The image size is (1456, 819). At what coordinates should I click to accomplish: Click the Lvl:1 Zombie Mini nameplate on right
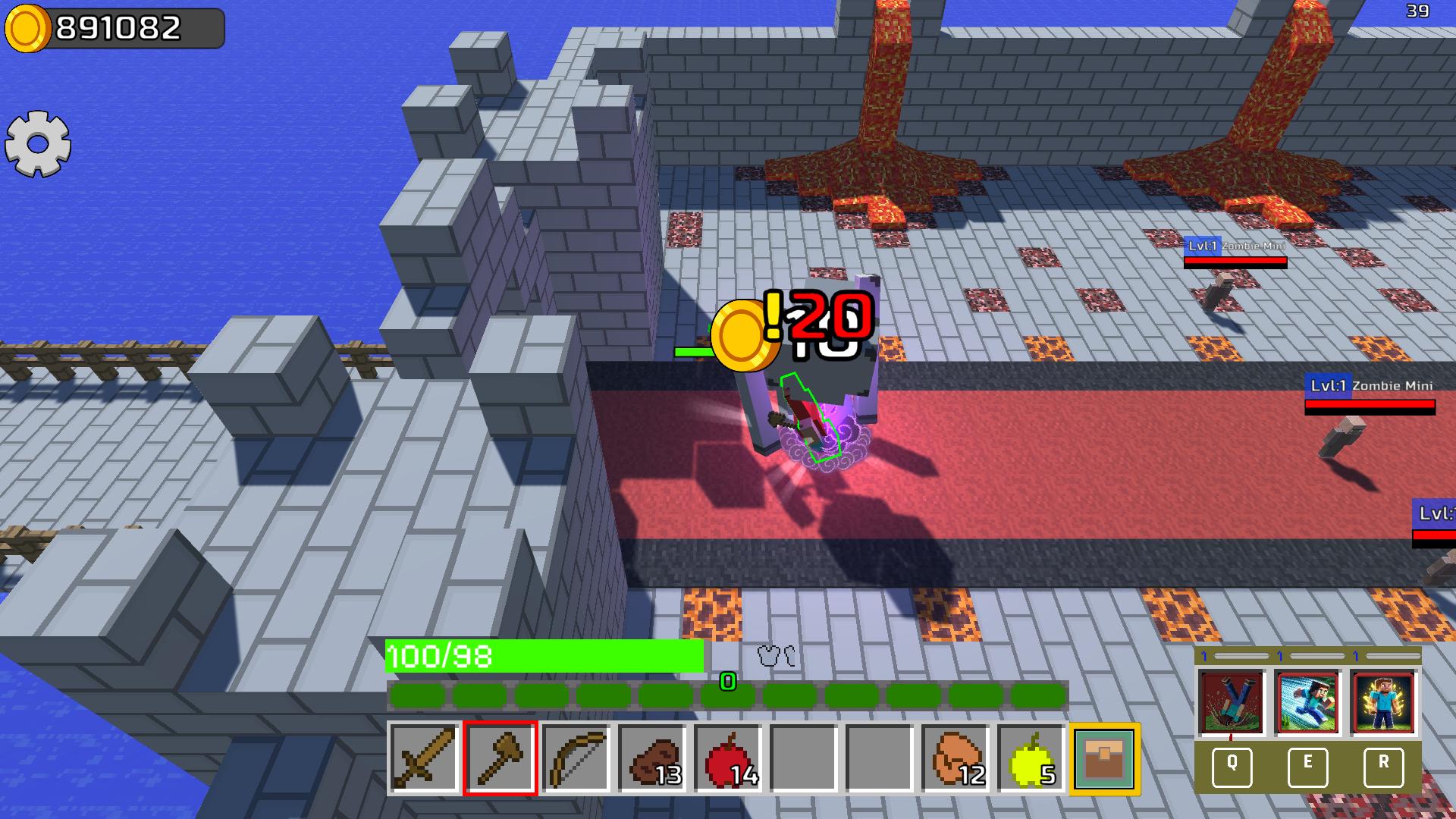[1369, 385]
